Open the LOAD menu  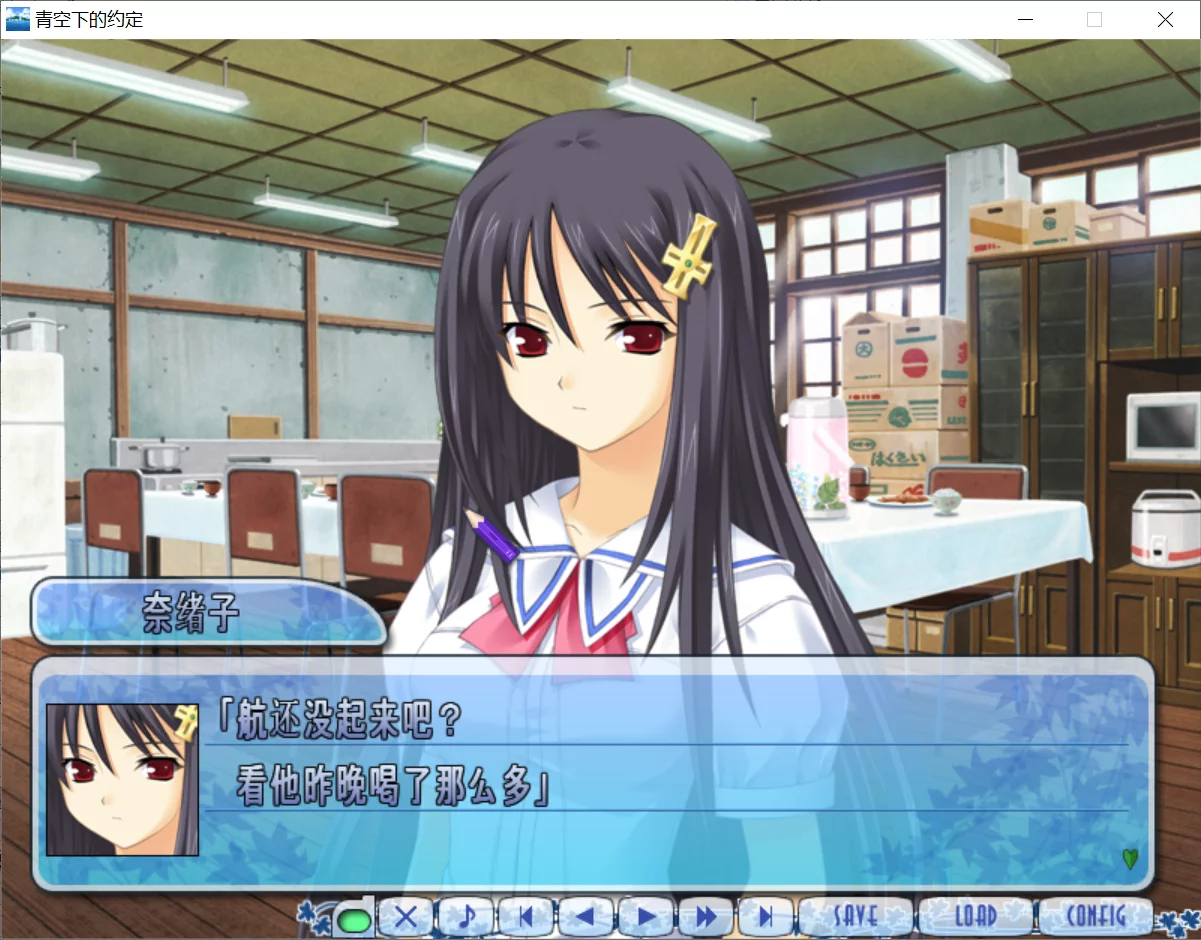[976, 916]
